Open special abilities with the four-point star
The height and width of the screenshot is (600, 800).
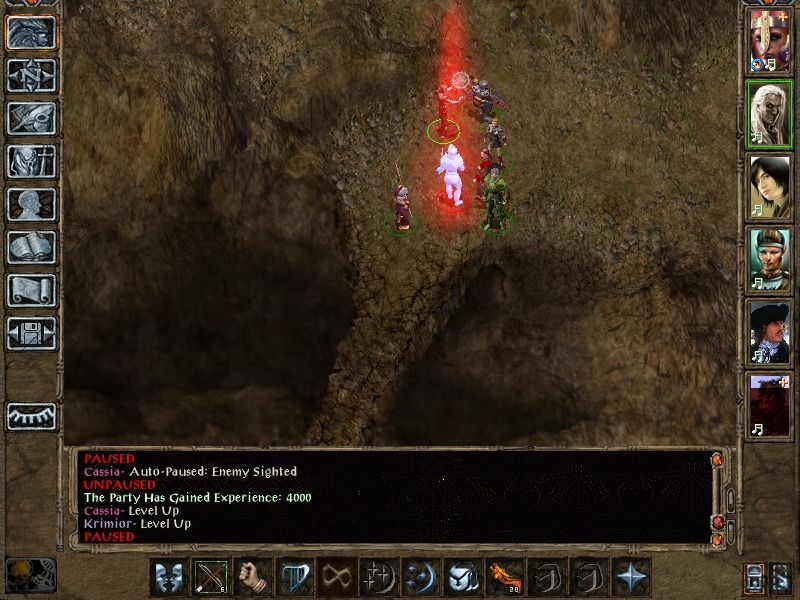[631, 578]
